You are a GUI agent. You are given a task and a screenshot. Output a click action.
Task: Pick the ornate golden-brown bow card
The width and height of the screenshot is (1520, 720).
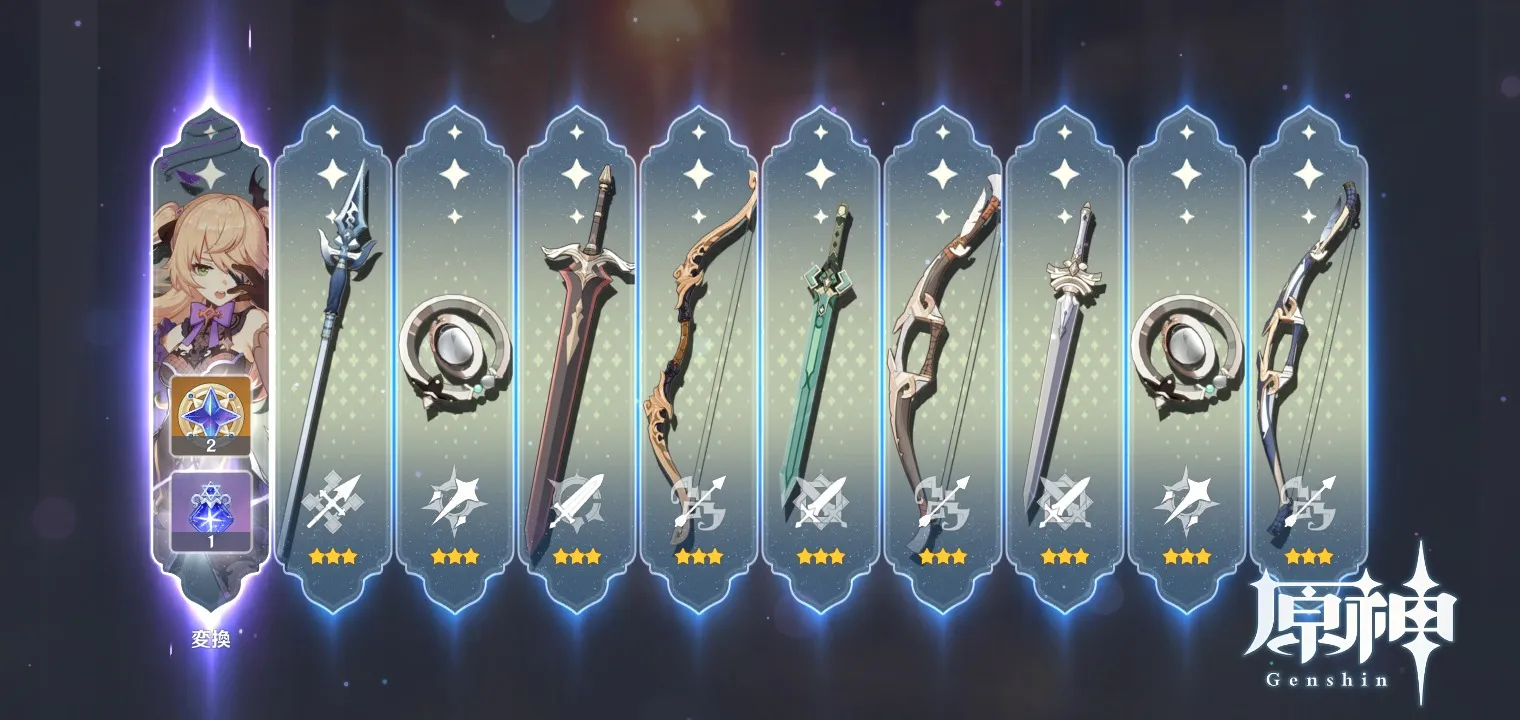[x=698, y=360]
